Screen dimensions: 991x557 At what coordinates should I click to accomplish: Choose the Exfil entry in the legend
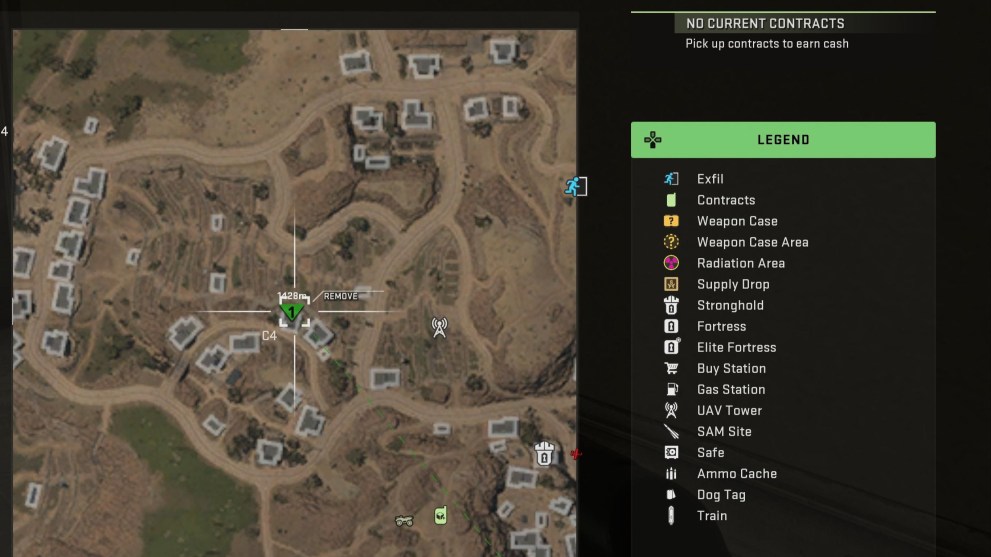click(x=709, y=179)
